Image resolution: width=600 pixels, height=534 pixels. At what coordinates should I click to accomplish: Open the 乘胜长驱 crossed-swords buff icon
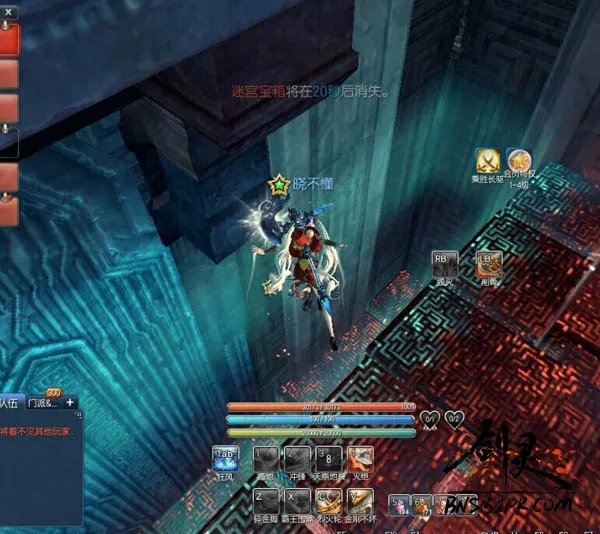point(487,160)
